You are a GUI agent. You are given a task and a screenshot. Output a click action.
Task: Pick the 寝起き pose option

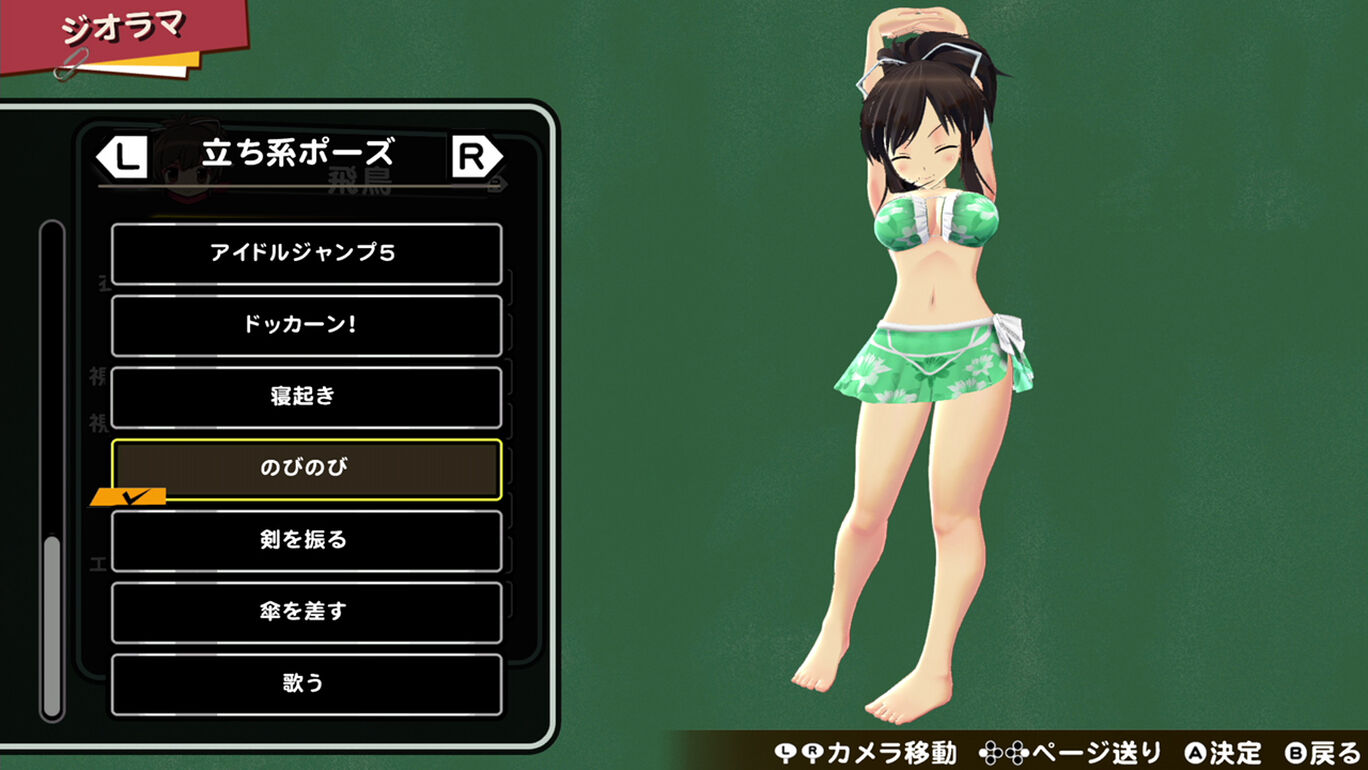(306, 397)
